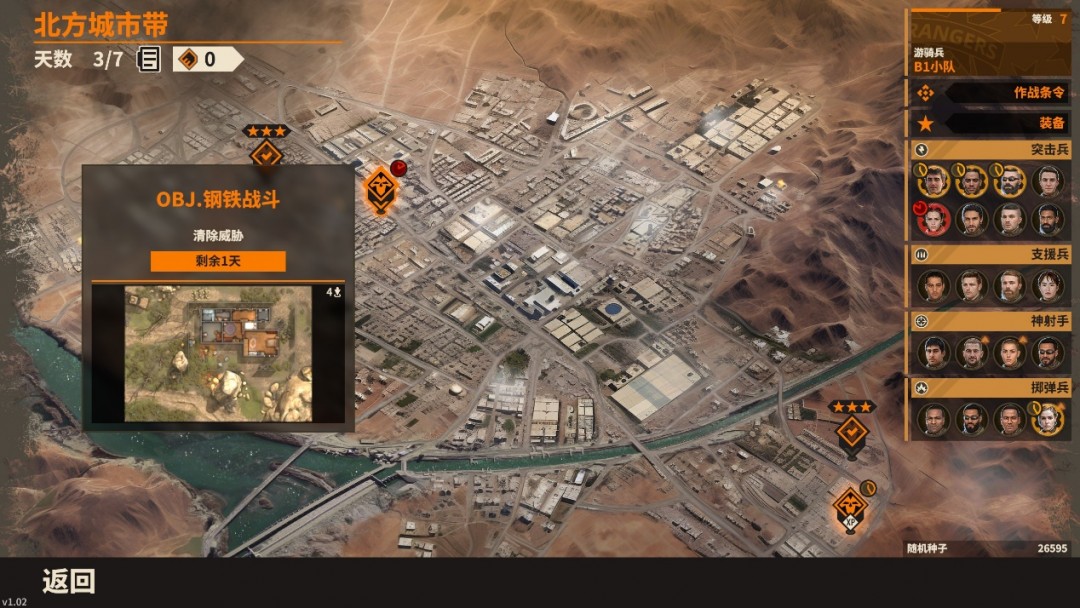
Task: Select the OBJ.钢铁战斗 mission marker
Action: point(380,187)
